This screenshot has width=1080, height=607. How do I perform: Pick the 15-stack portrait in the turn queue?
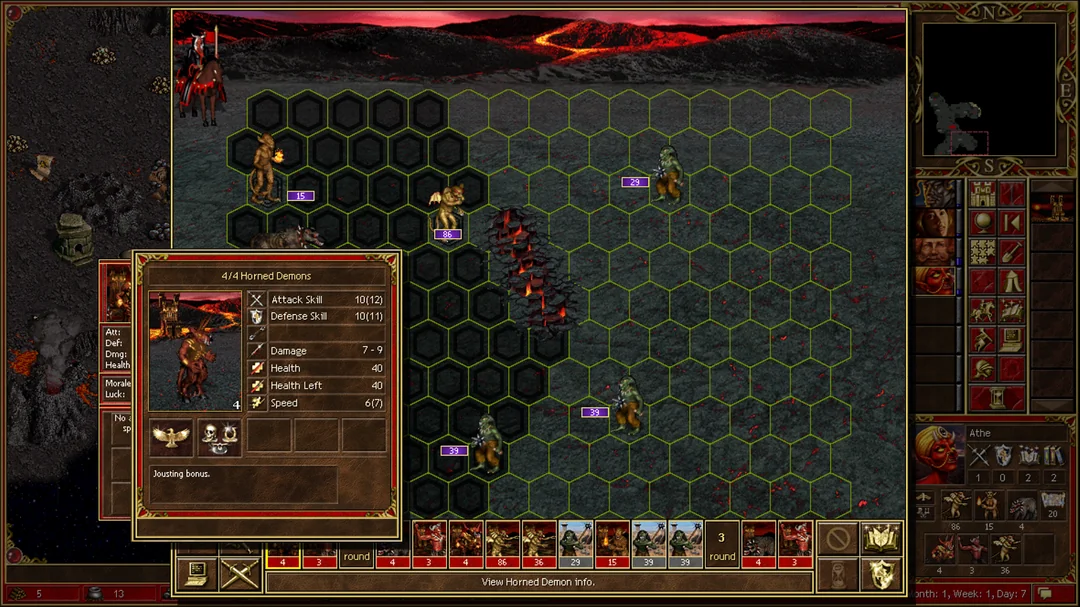coord(612,545)
